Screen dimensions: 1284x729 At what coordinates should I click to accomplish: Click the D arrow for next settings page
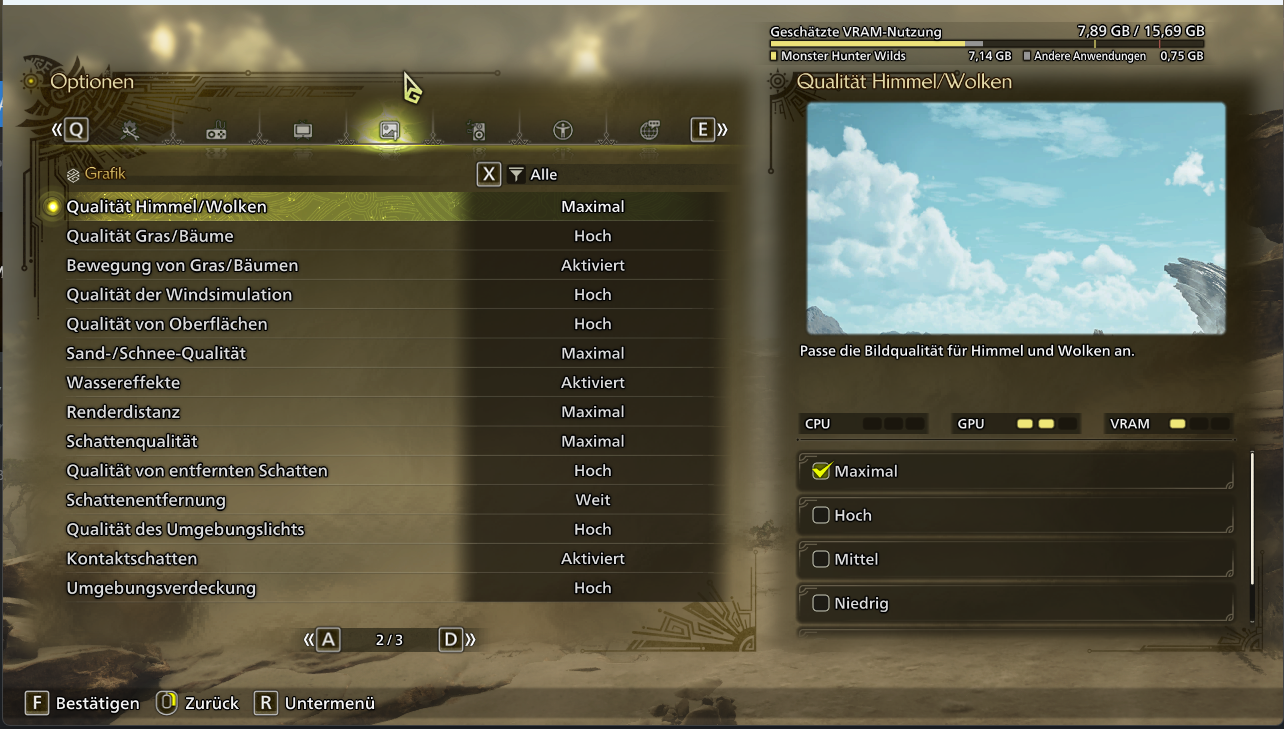(449, 639)
